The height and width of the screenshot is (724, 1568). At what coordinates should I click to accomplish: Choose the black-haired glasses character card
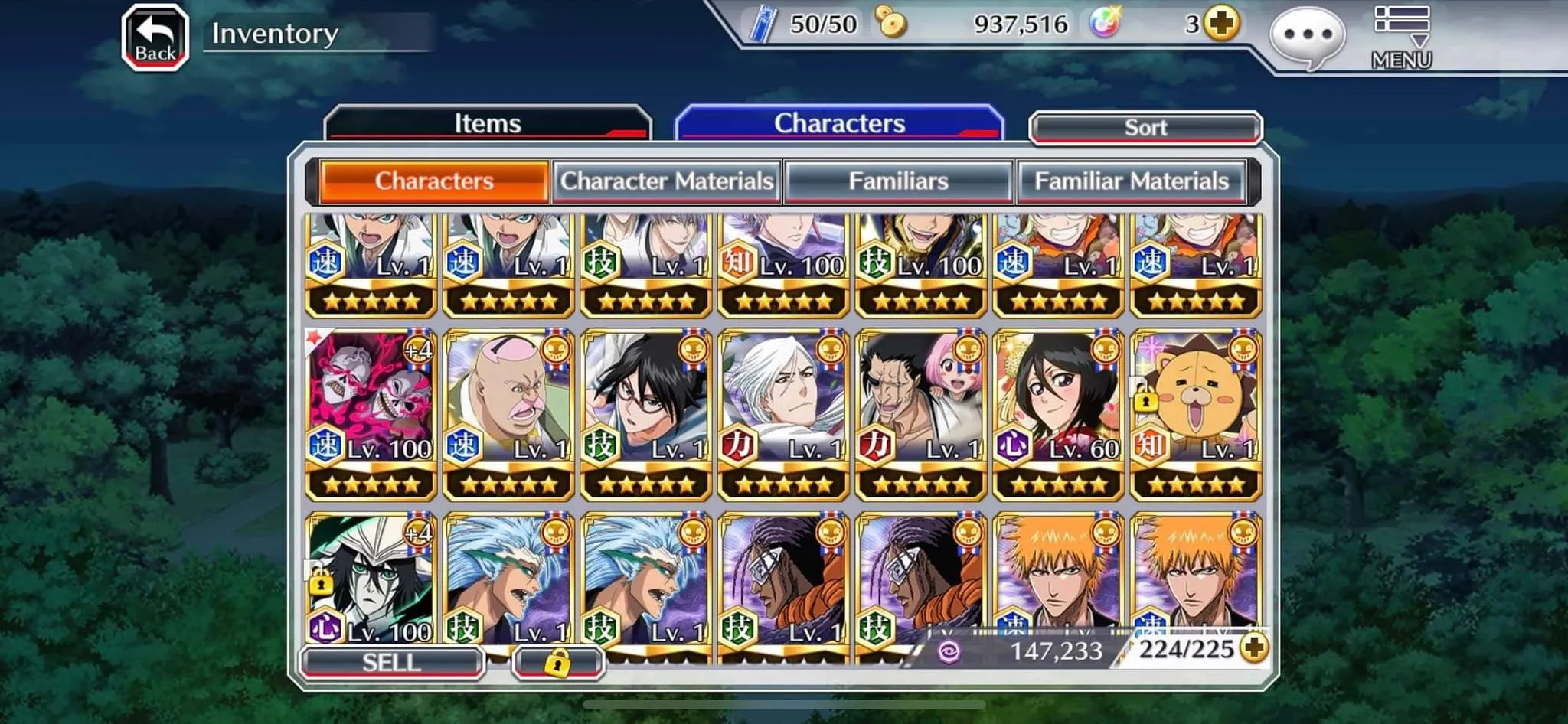[646, 413]
